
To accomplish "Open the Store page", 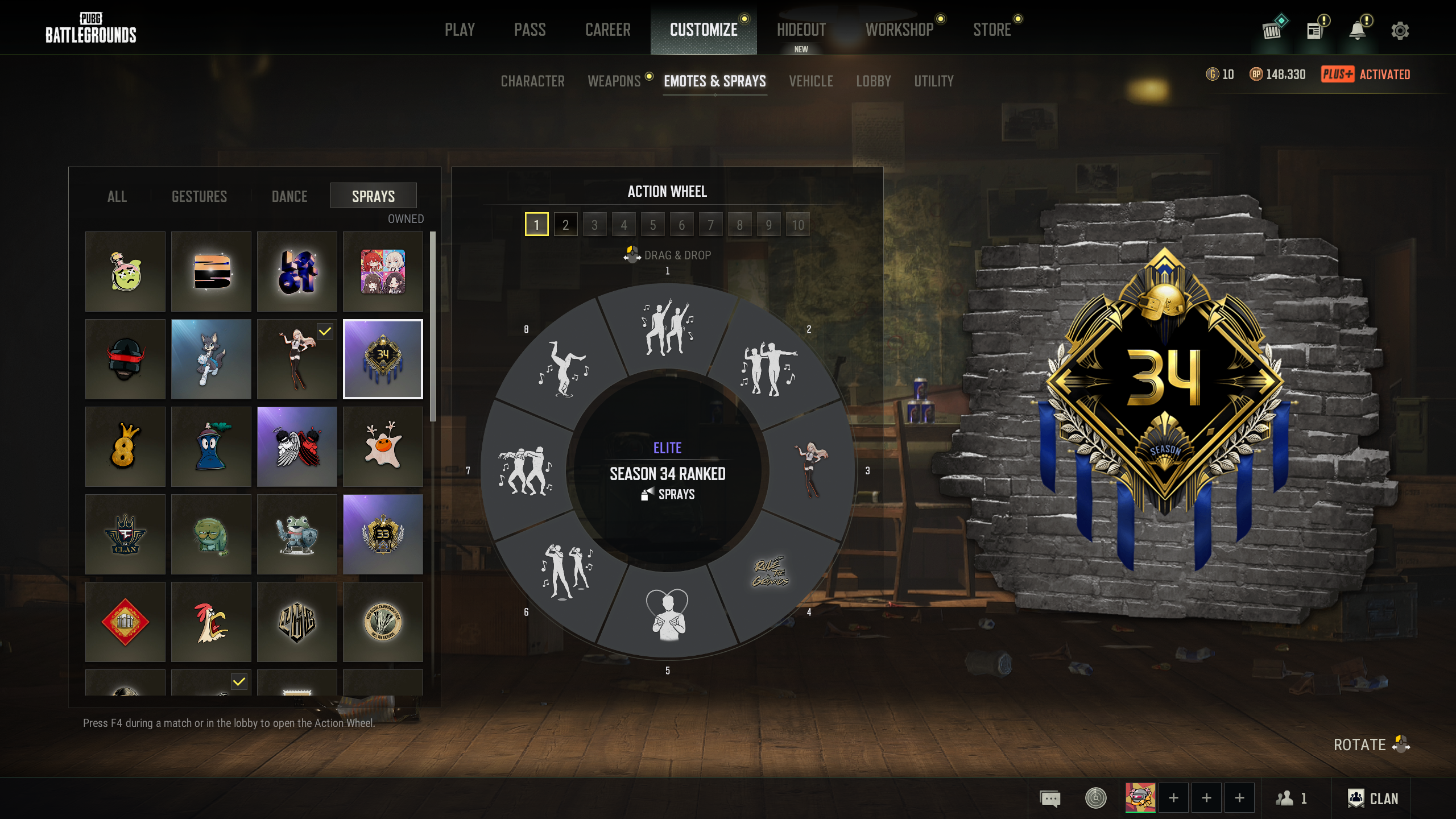I will click(992, 30).
